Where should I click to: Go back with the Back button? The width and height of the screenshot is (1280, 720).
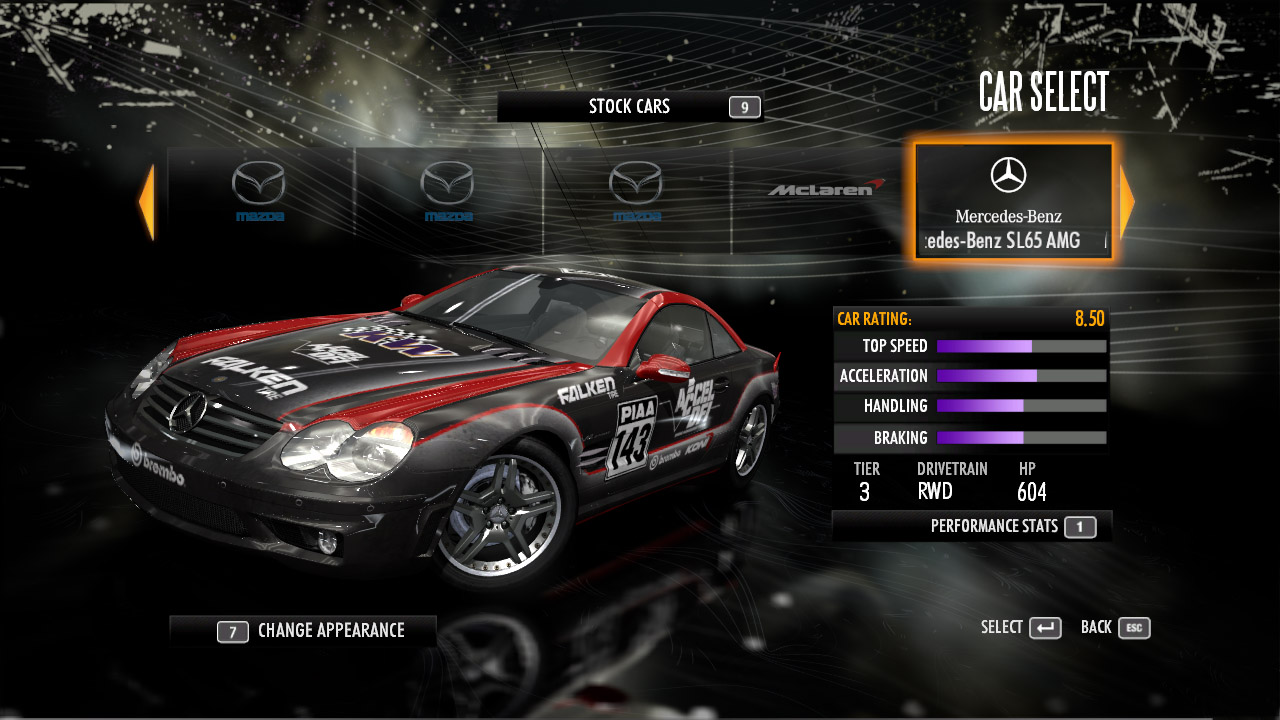click(x=1115, y=628)
